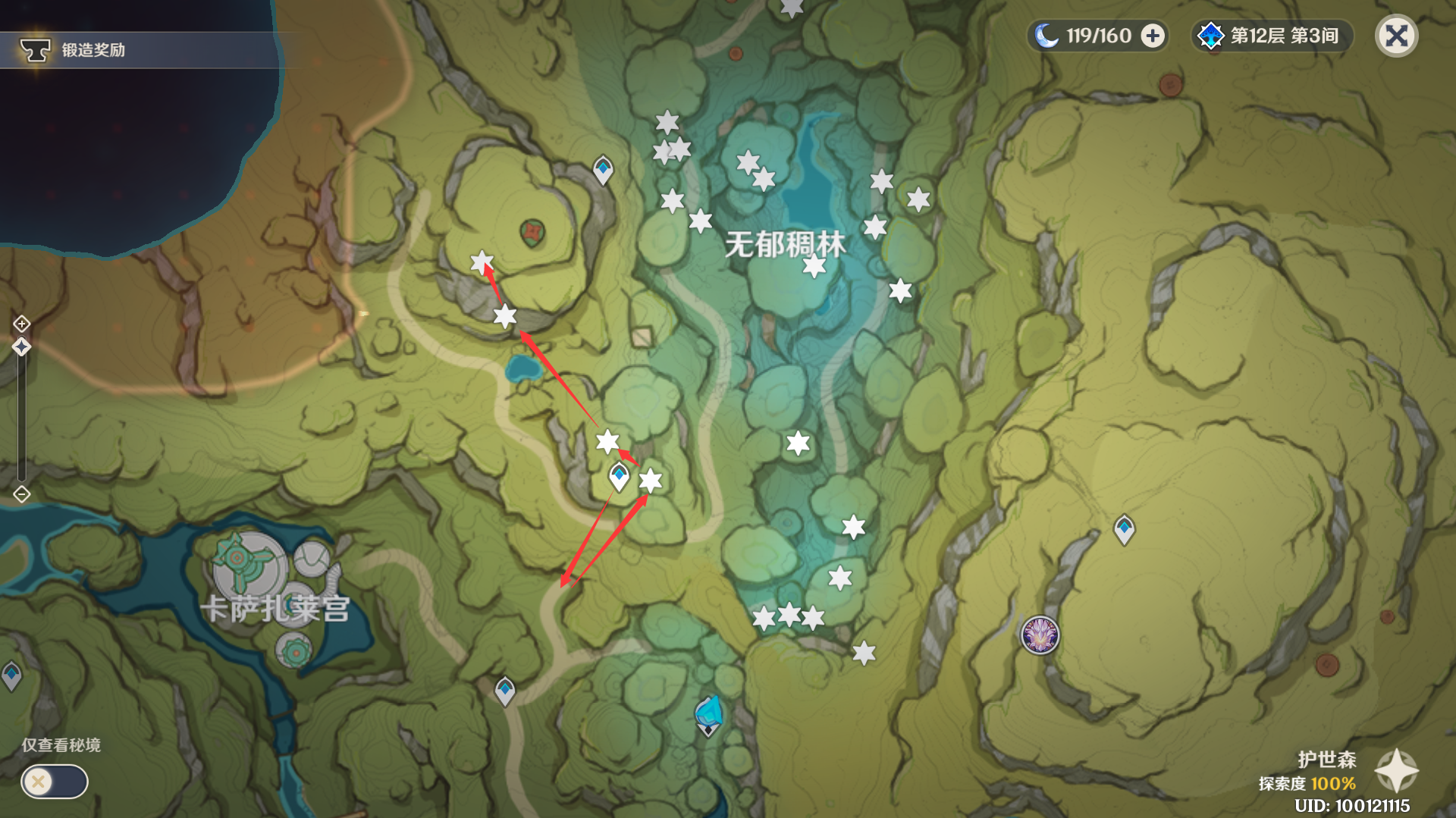Choose the teleport waypoint on the far east plateau

pyautogui.click(x=1124, y=528)
